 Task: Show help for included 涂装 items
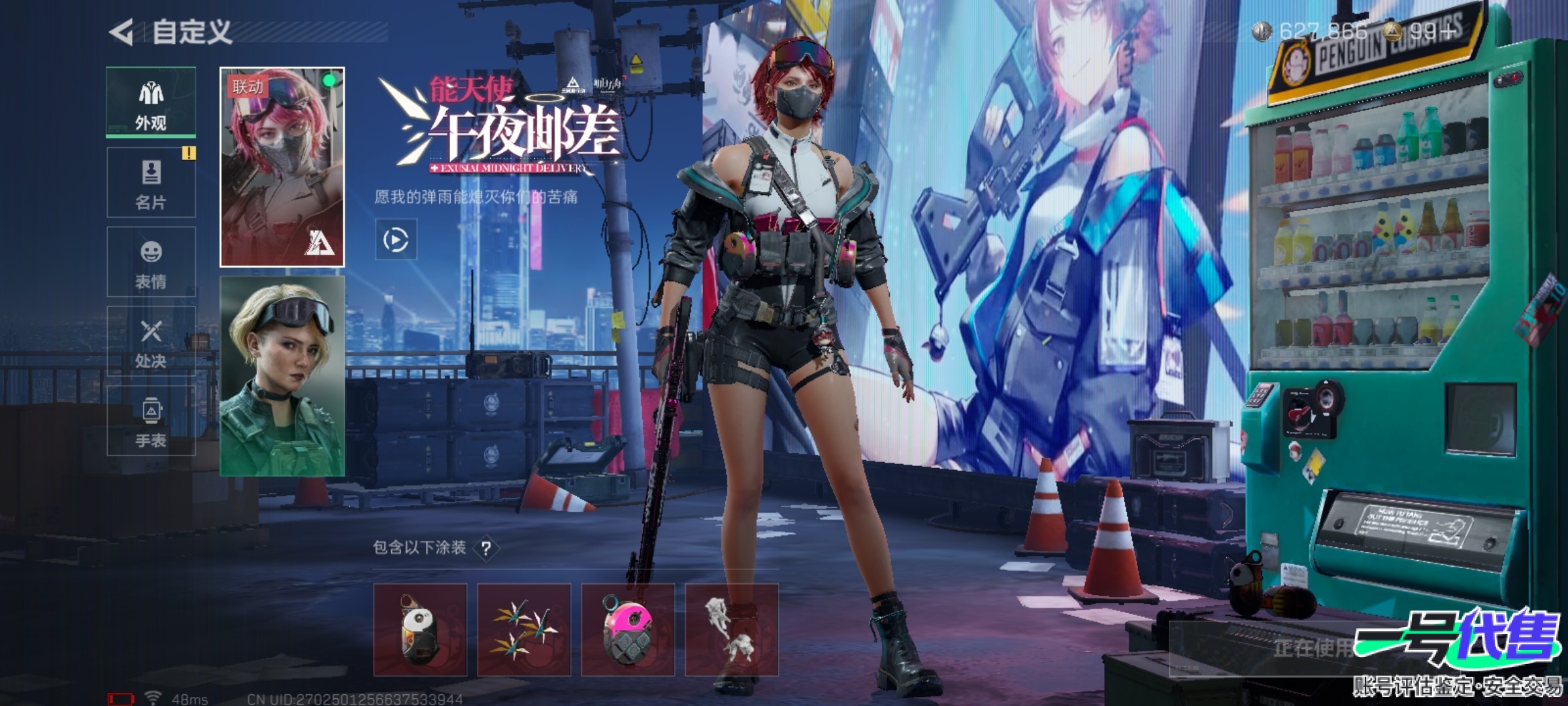(486, 548)
